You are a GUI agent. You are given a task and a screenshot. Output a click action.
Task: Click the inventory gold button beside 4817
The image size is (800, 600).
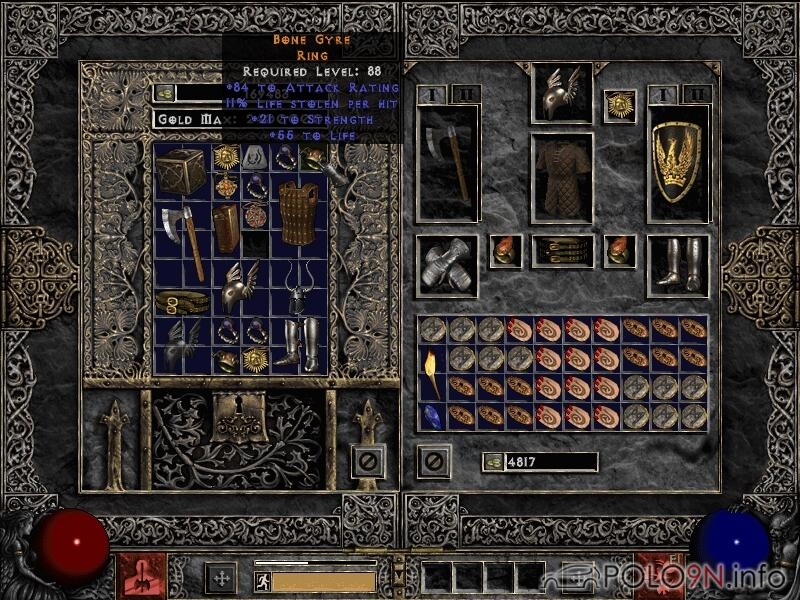tap(492, 462)
